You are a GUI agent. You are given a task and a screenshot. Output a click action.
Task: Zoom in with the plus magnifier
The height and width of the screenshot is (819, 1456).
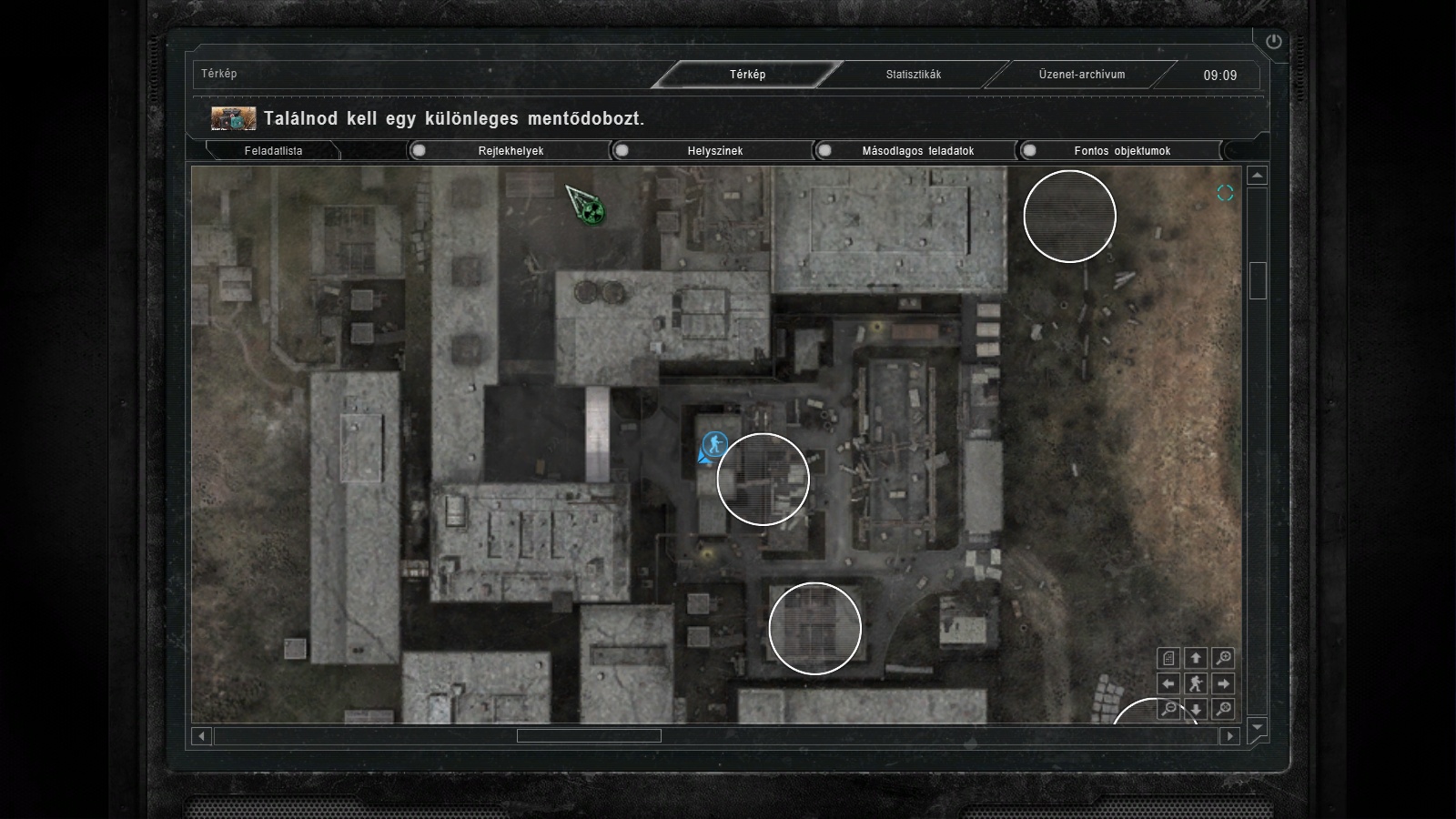pyautogui.click(x=1223, y=658)
